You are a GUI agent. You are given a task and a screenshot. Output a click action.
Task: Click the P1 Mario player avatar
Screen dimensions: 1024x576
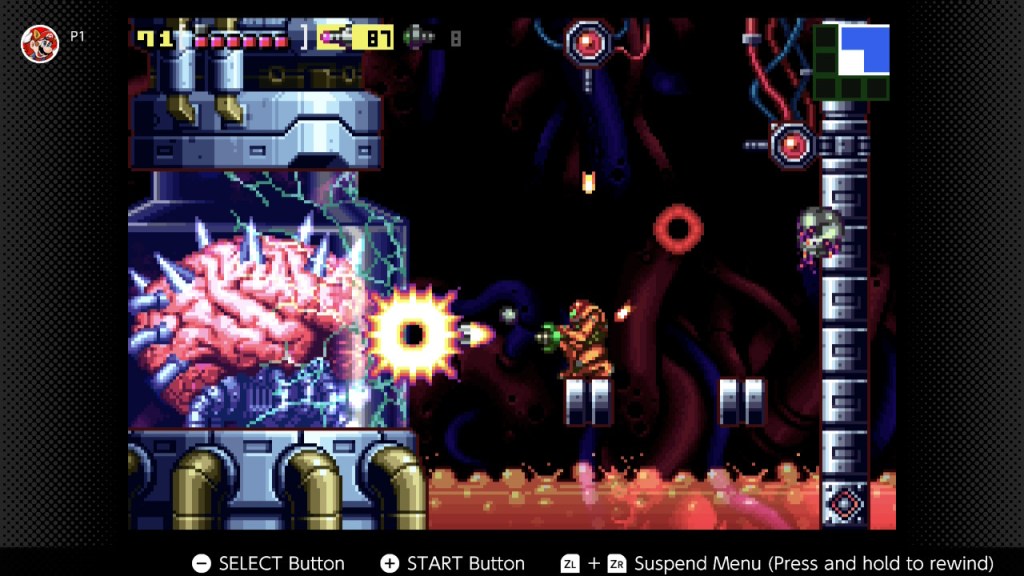[x=40, y=43]
